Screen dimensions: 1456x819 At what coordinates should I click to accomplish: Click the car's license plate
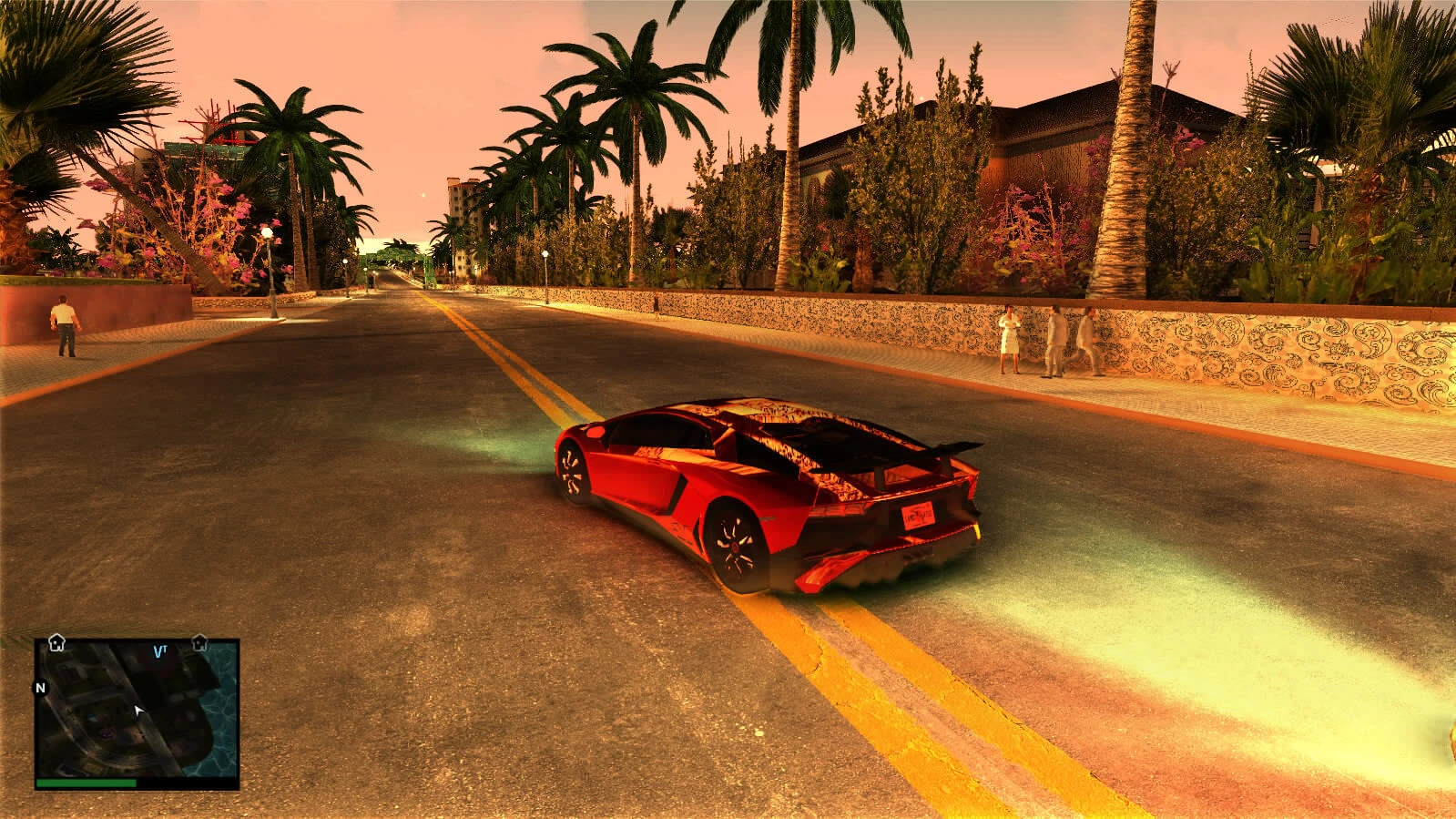(x=920, y=514)
